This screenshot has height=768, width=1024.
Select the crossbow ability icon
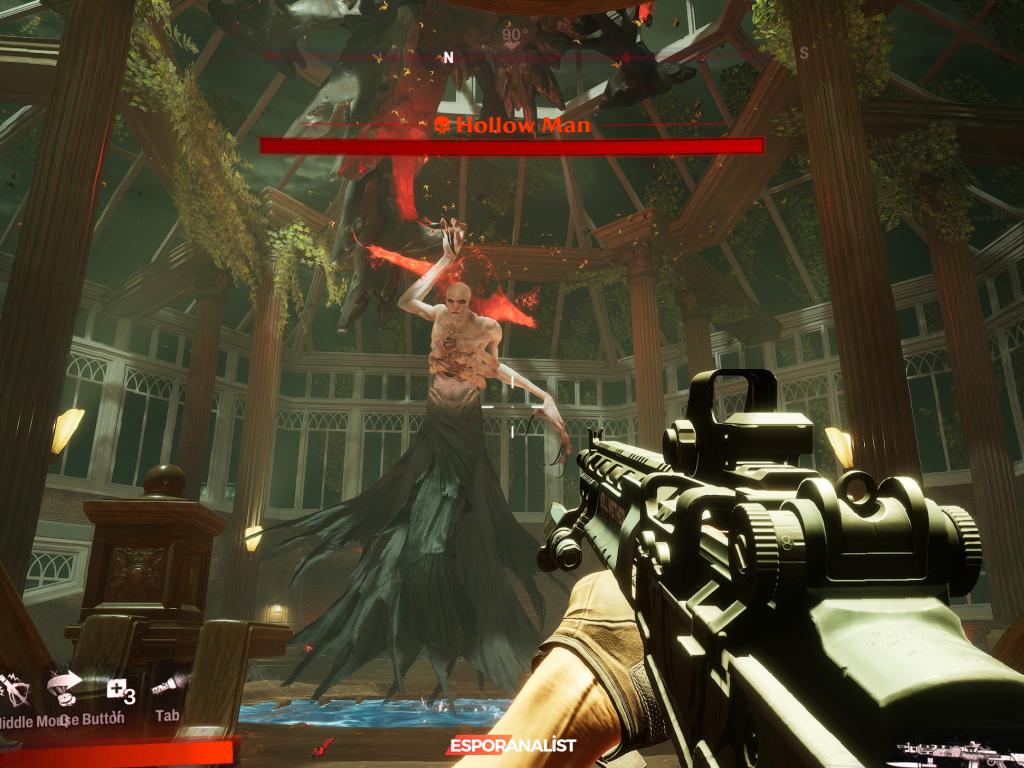click(15, 690)
